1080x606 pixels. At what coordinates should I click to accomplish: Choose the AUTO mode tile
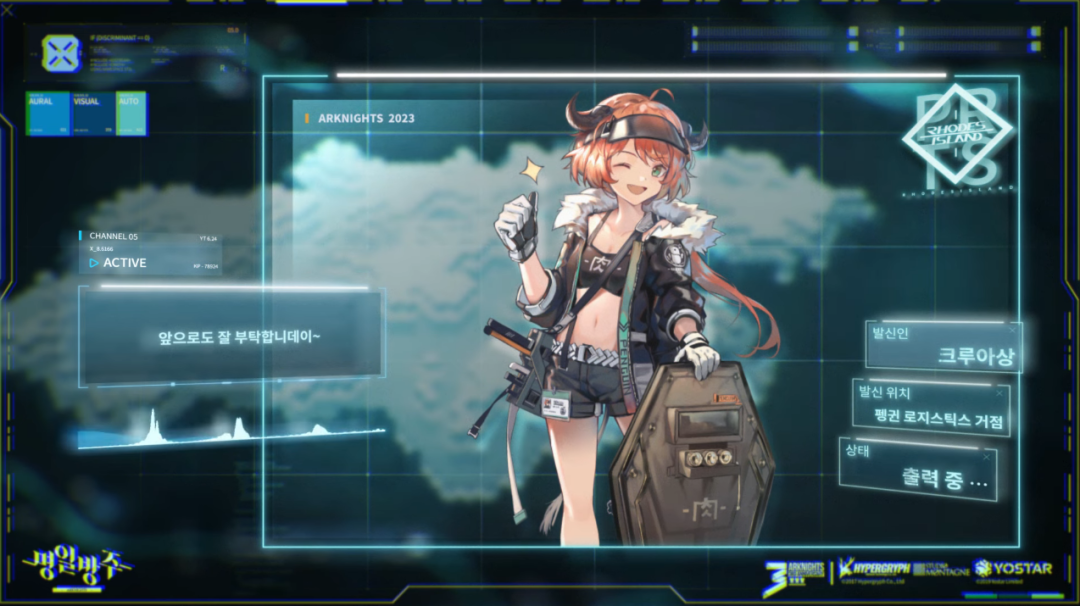coord(131,113)
